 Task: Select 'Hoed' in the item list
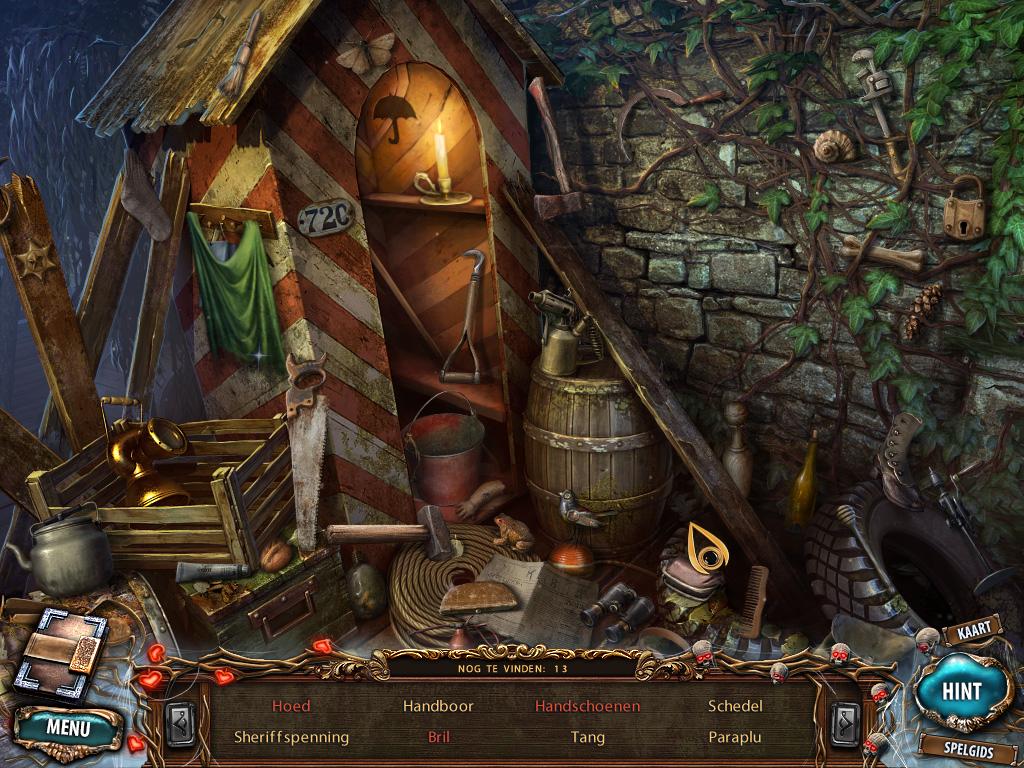tap(291, 706)
